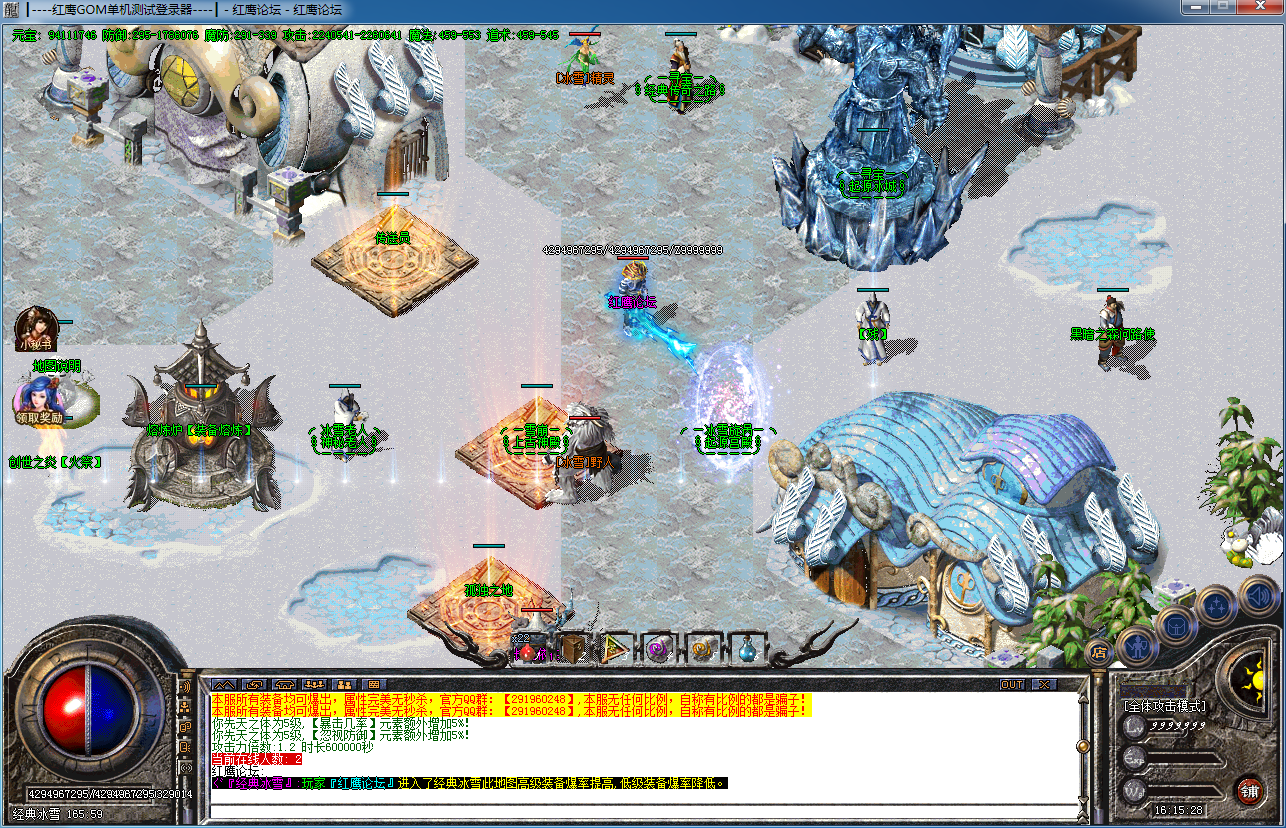Open the 小秘书 assistant portrait
This screenshot has width=1286, height=828.
[32, 326]
